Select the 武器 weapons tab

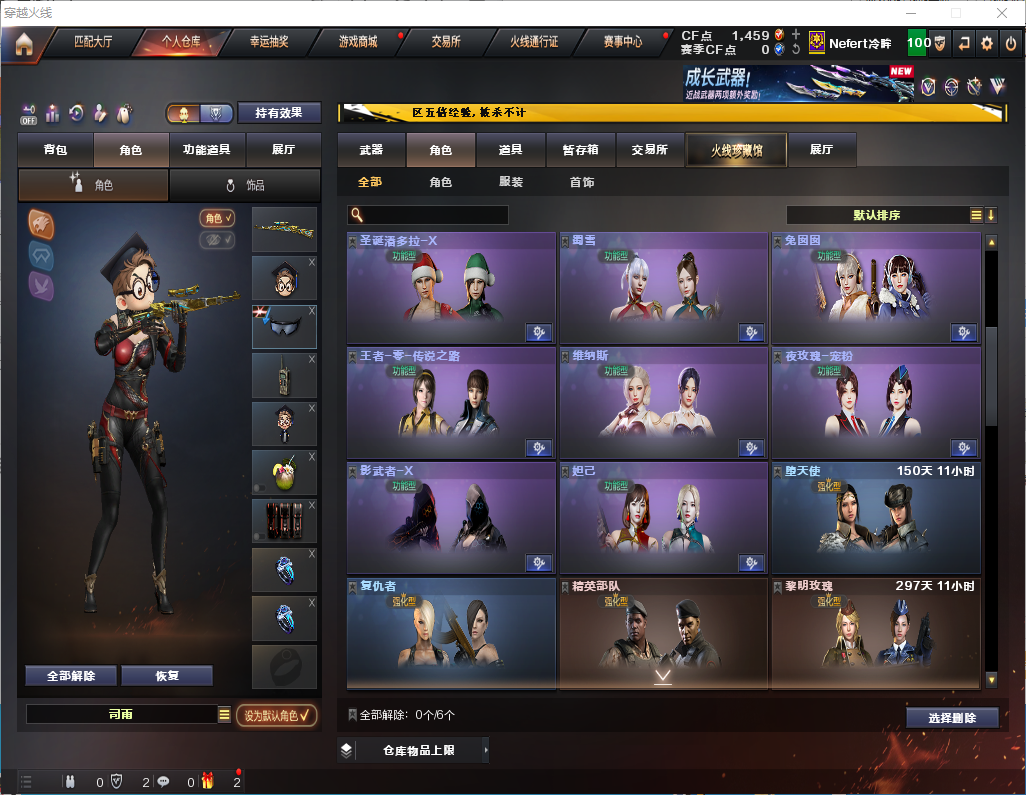tap(371, 150)
